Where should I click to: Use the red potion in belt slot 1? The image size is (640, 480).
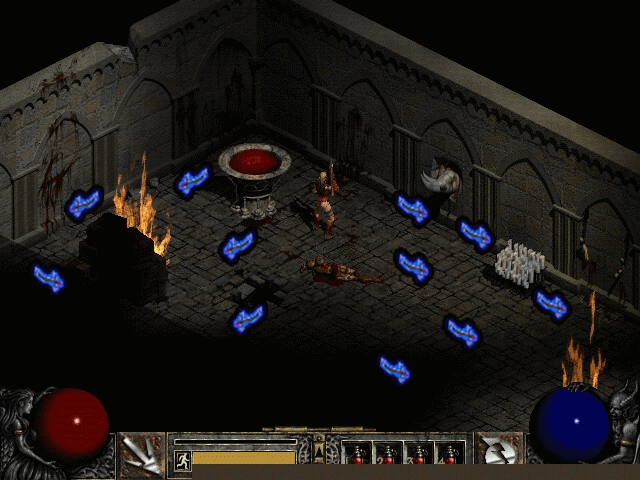click(357, 455)
